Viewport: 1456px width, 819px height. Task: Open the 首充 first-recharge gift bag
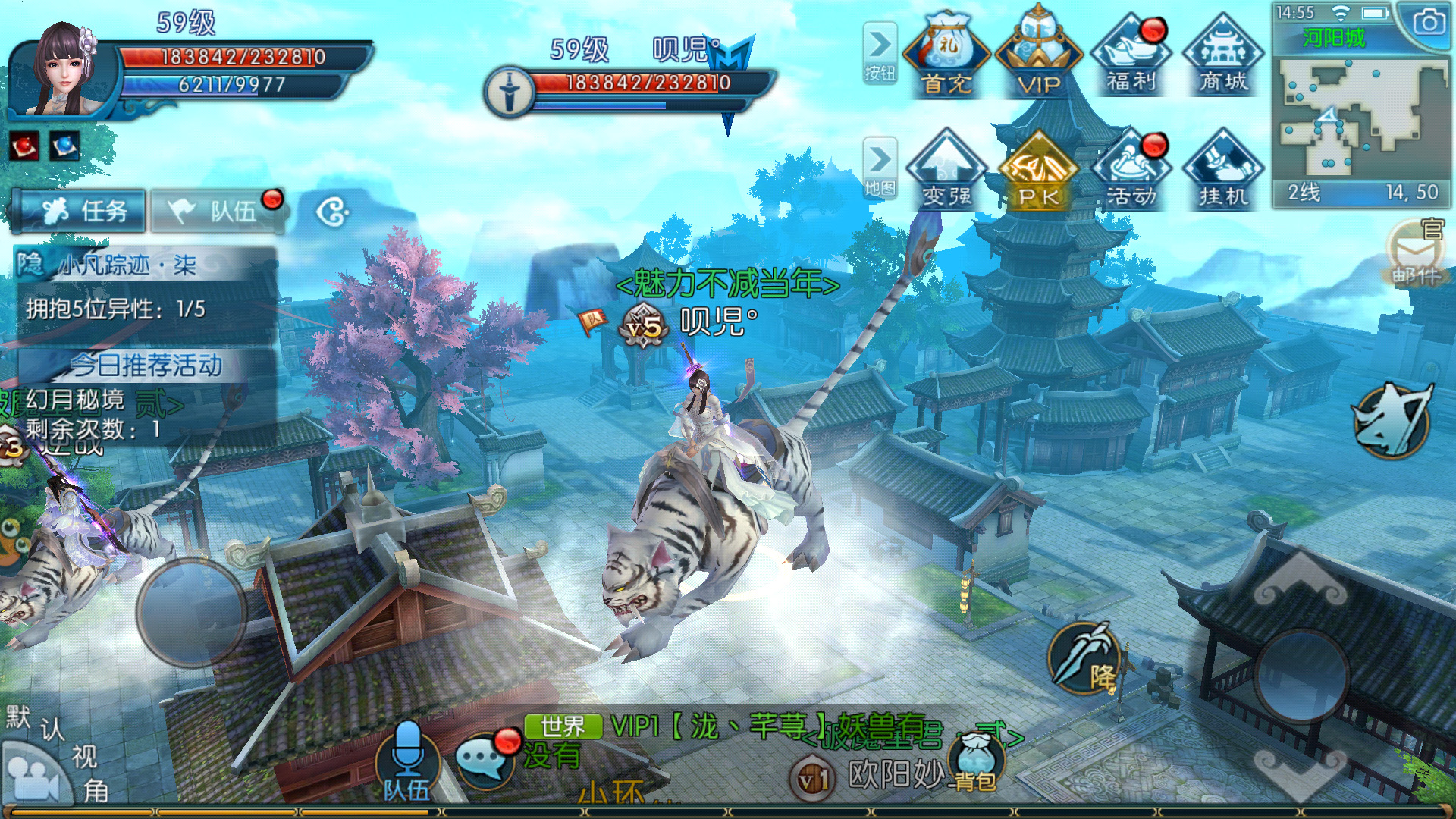[x=946, y=55]
